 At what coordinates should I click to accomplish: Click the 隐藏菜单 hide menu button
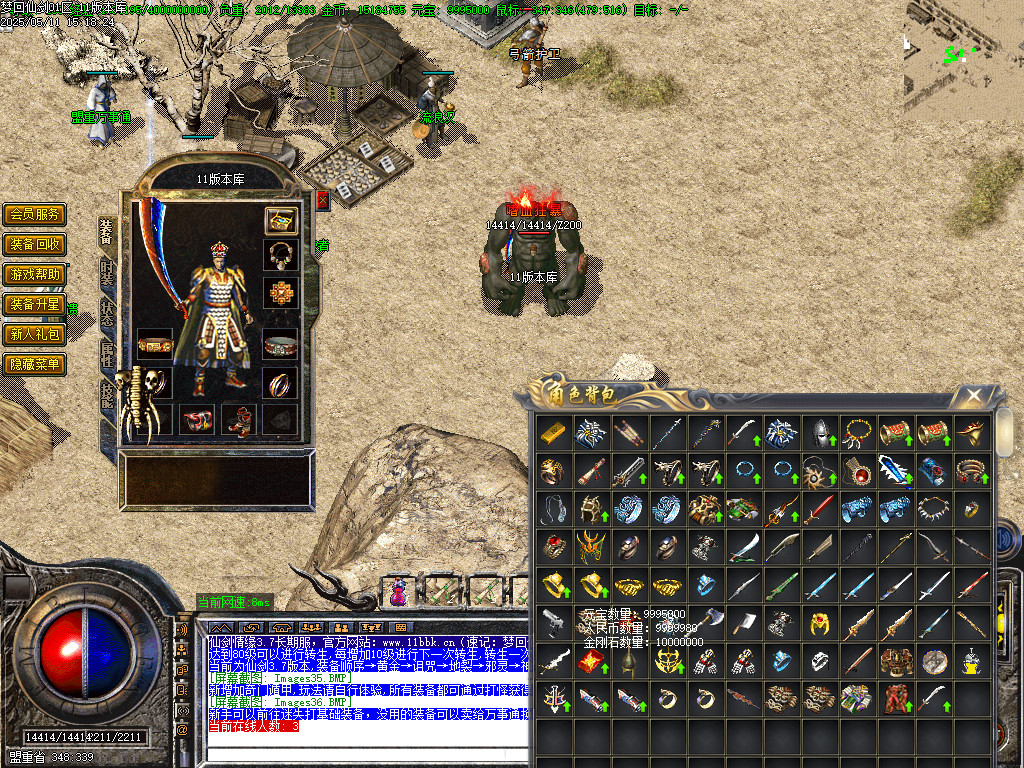click(x=35, y=365)
